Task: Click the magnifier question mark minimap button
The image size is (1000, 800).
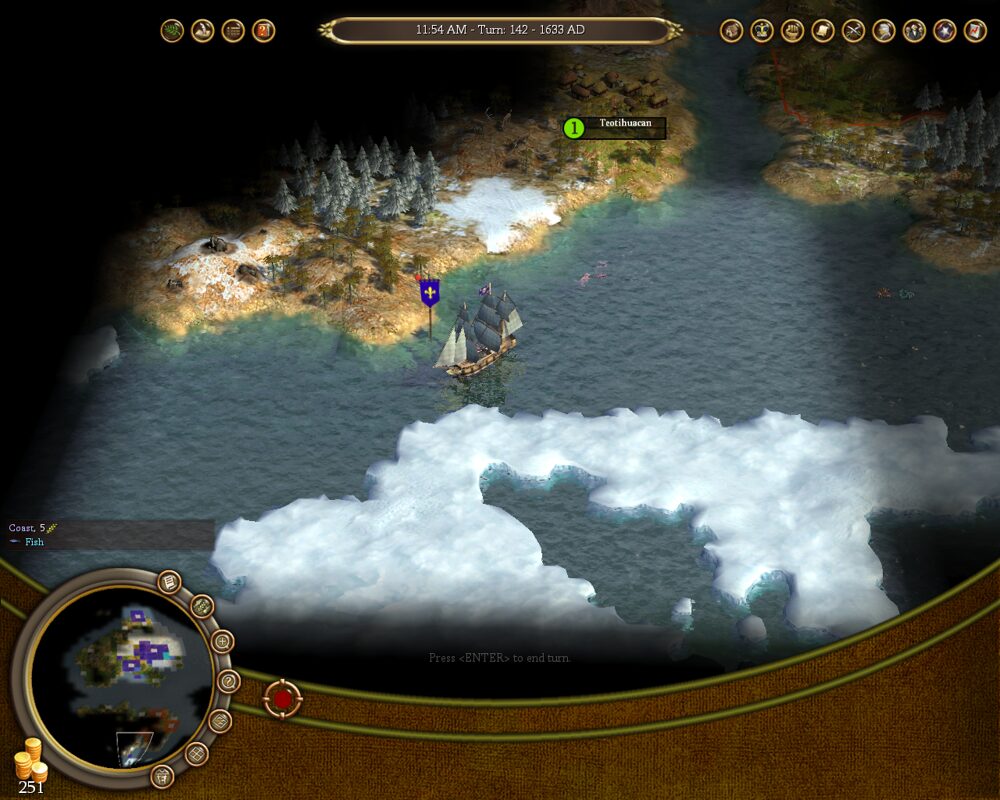Action: coord(229,682)
